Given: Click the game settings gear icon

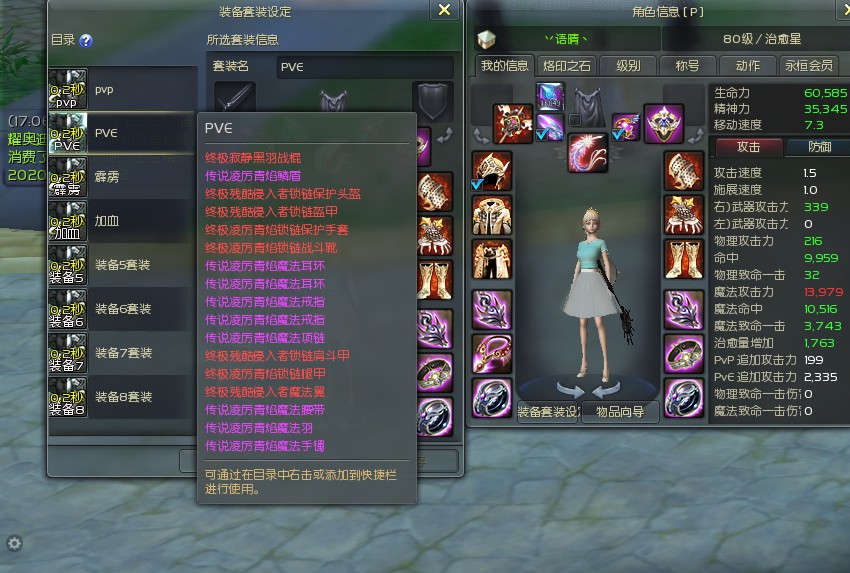Looking at the screenshot, I should [14, 543].
